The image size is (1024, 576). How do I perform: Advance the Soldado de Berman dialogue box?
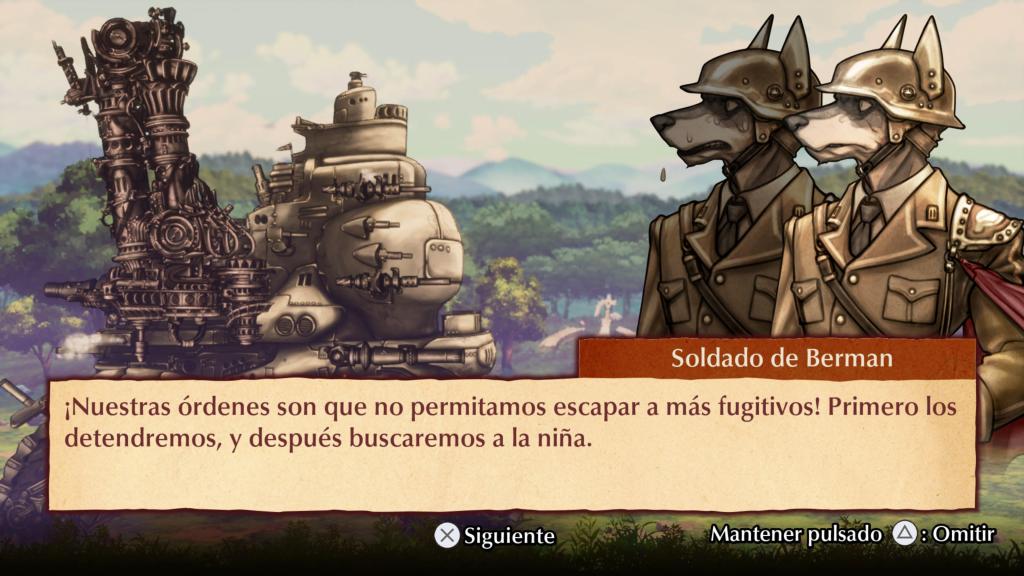[494, 536]
